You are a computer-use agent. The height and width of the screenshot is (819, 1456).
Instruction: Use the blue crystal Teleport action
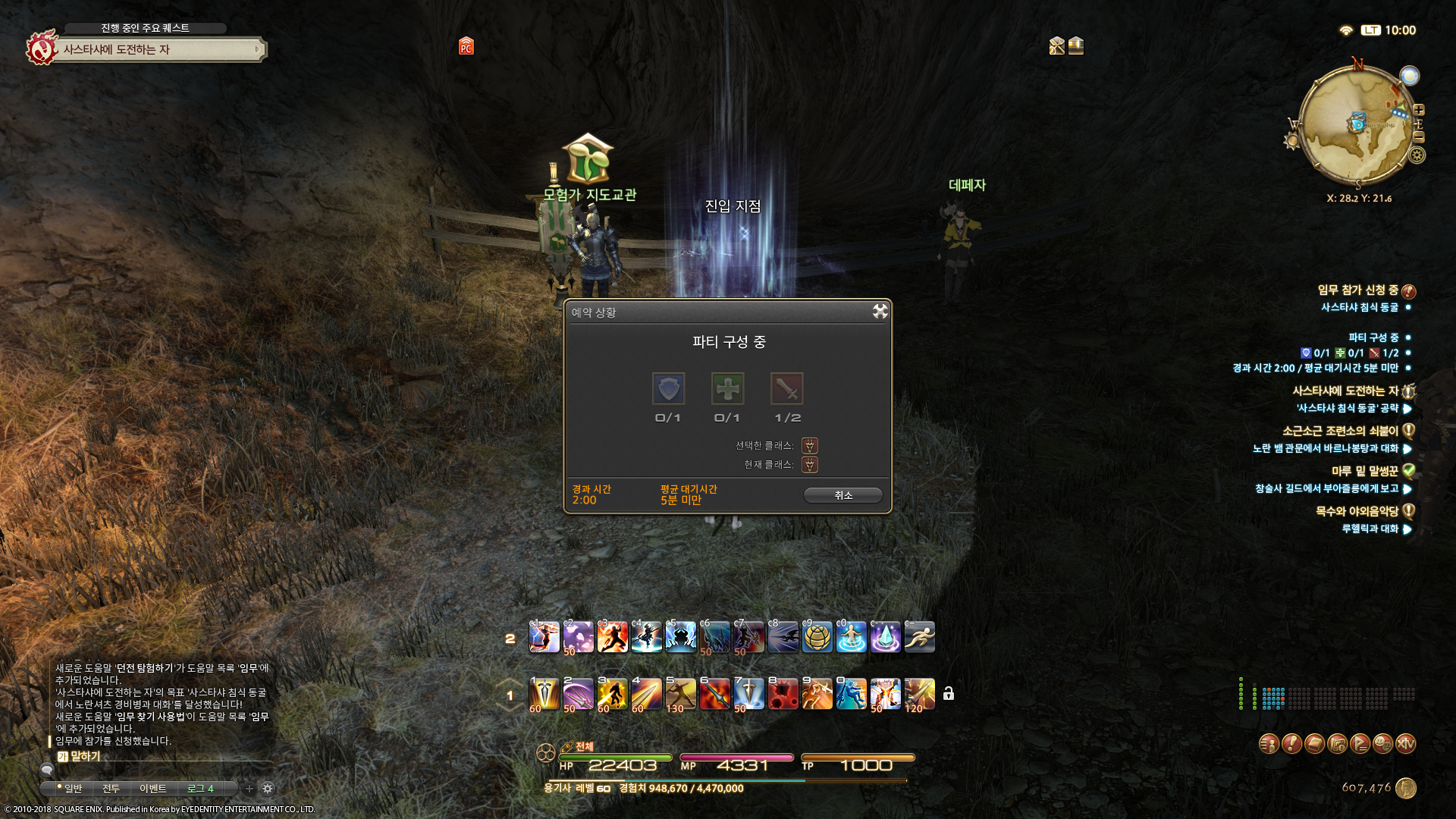tap(885, 637)
